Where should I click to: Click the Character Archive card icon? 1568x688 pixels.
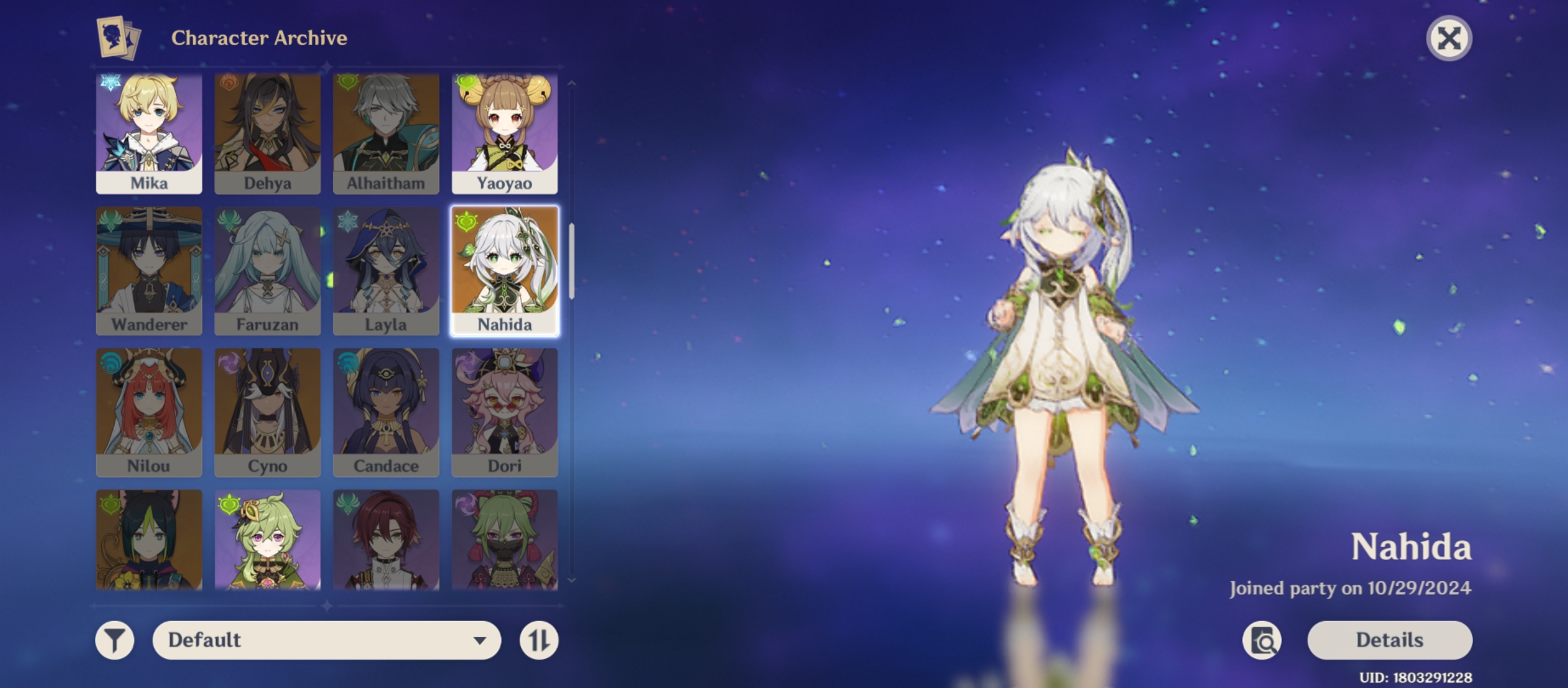119,38
